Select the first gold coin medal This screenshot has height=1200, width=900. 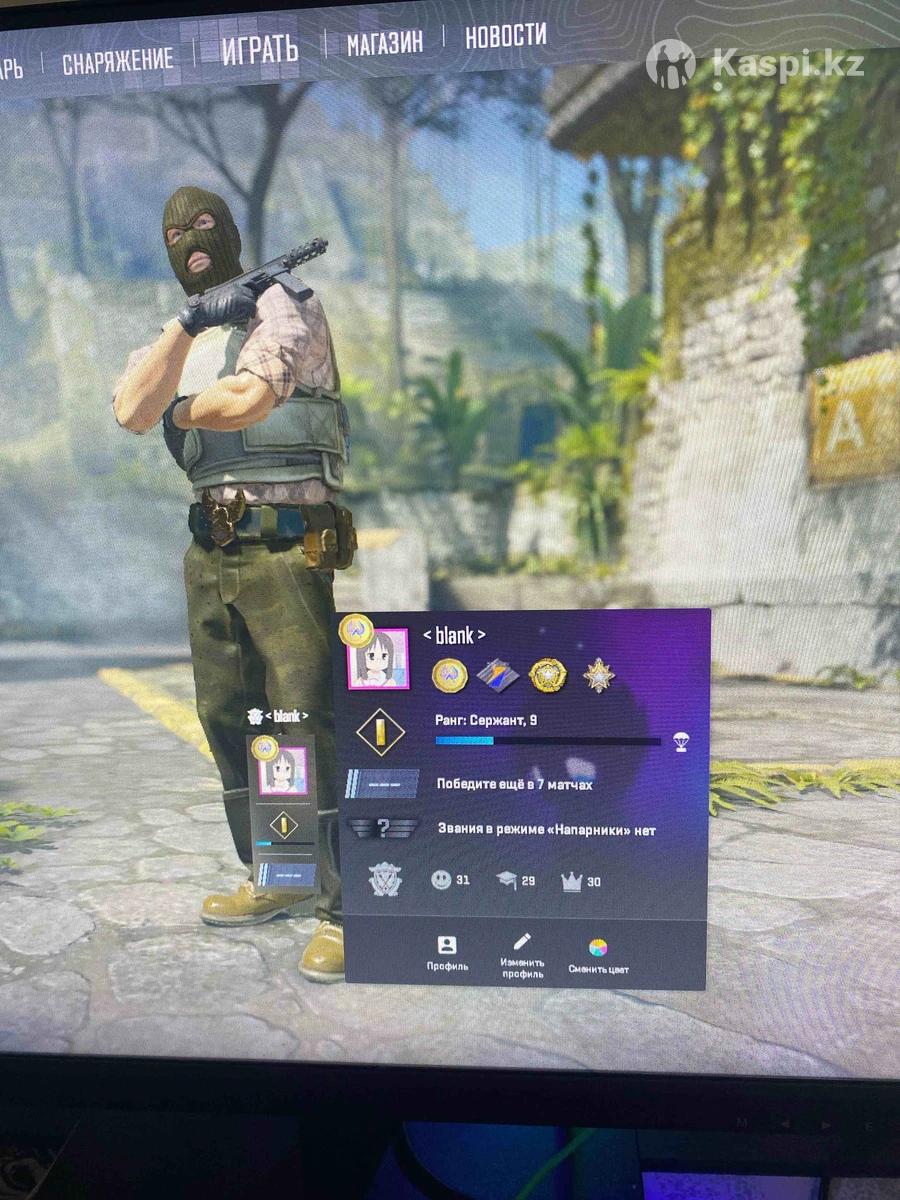pos(449,676)
